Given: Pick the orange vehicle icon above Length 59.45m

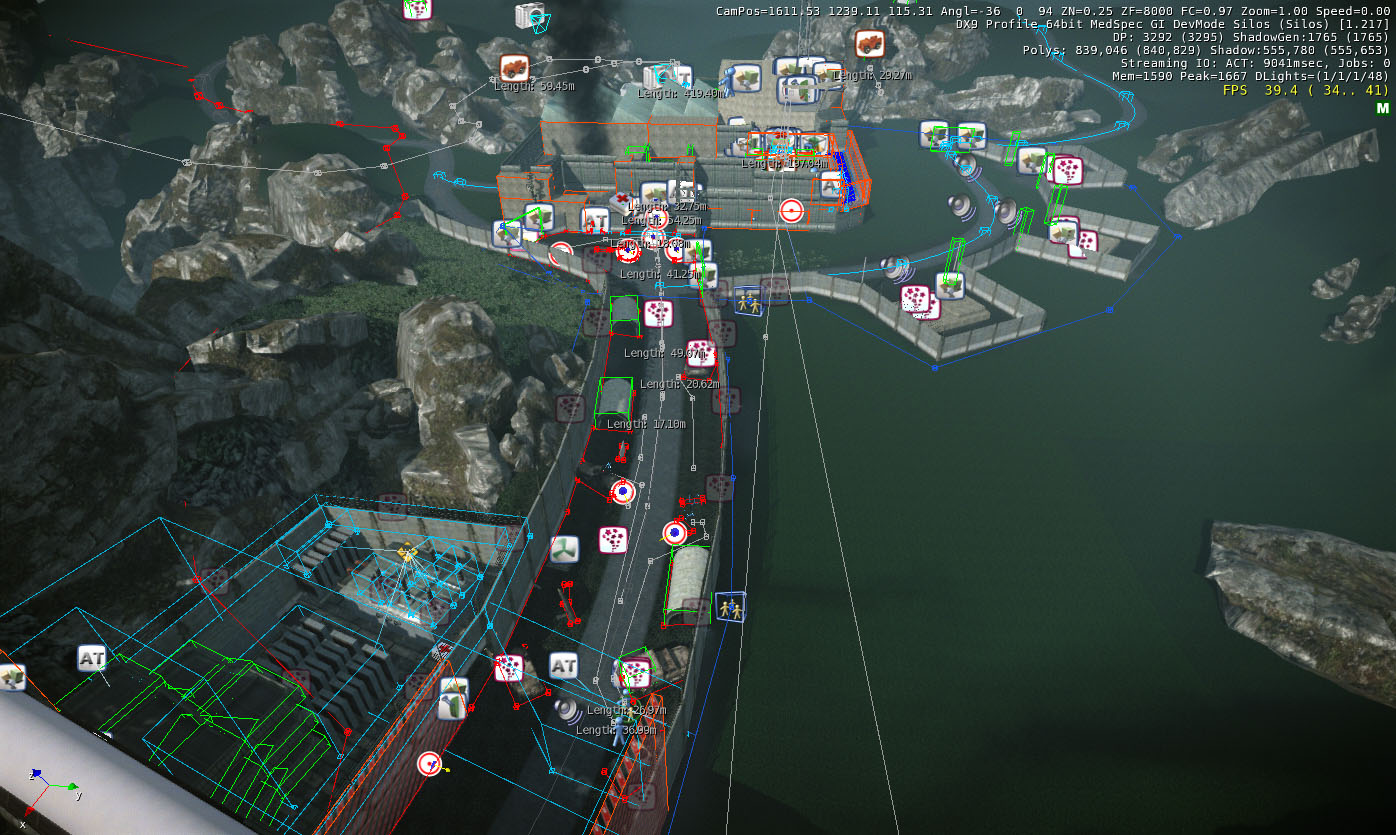Looking at the screenshot, I should point(514,67).
